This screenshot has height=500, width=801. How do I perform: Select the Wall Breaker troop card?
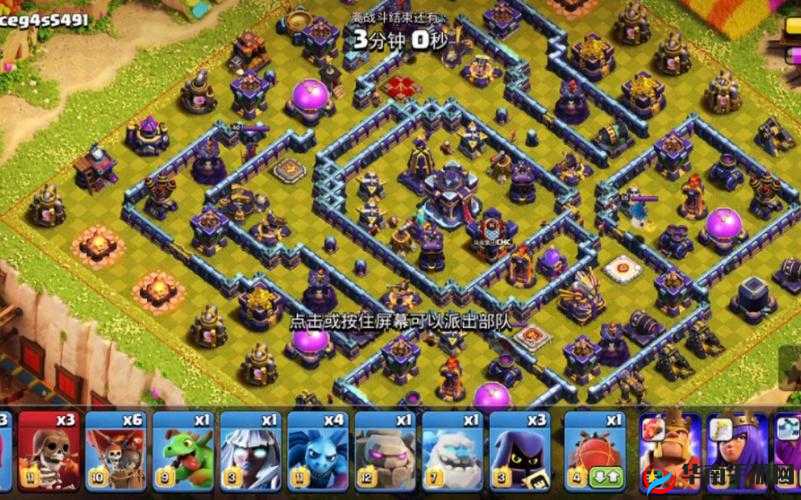[x=49, y=447]
